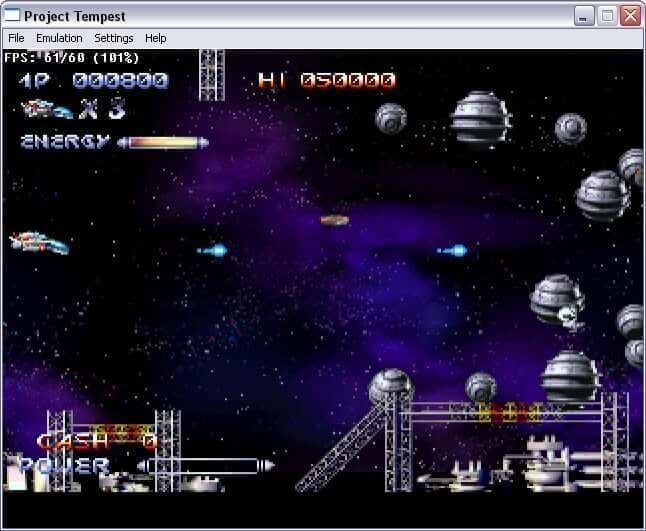Open the Emulation menu

59,38
